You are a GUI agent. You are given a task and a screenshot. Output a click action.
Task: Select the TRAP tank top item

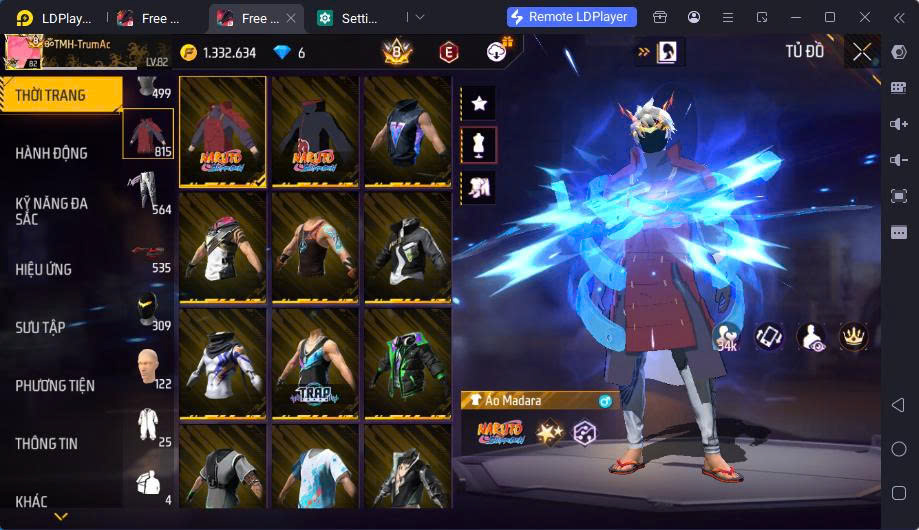(315, 363)
